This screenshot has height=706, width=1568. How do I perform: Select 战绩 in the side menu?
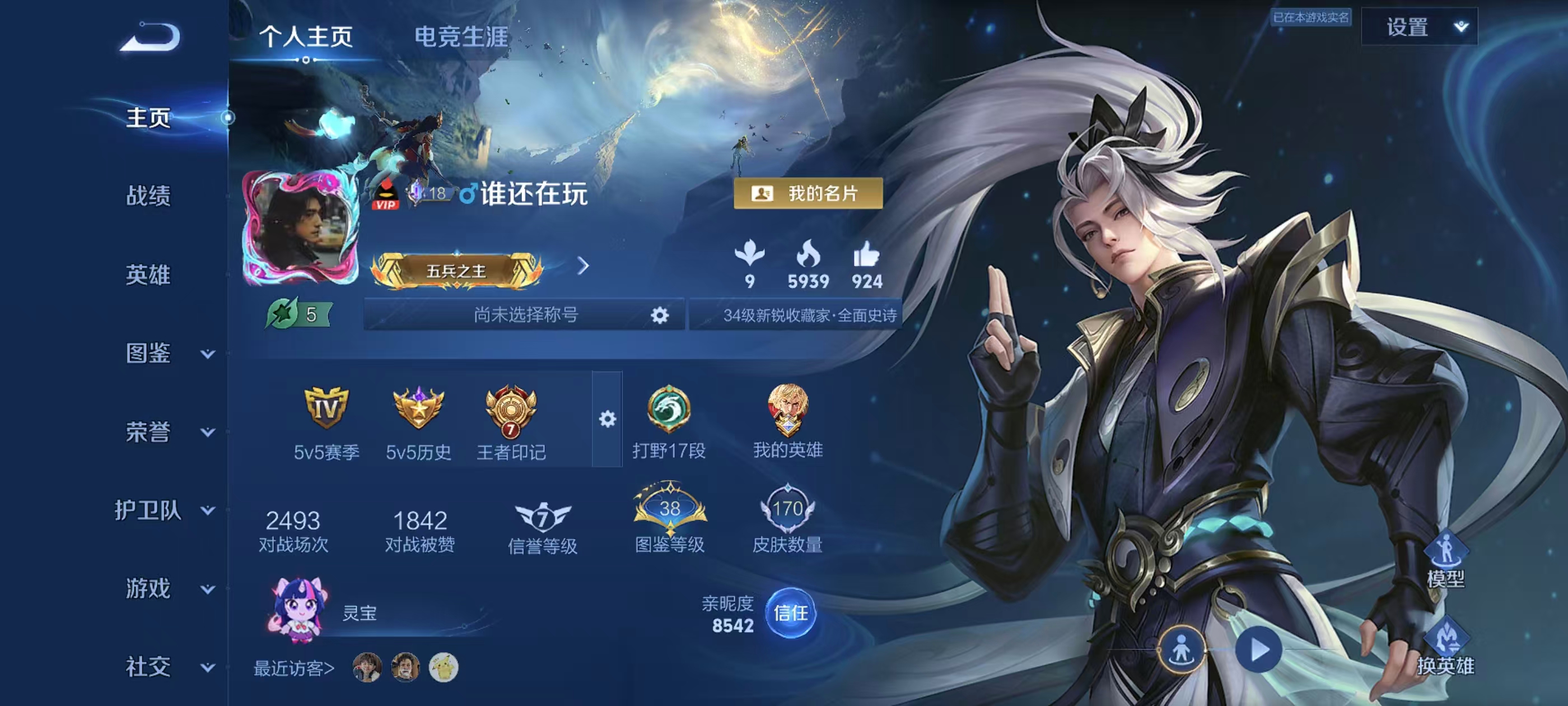click(x=148, y=196)
